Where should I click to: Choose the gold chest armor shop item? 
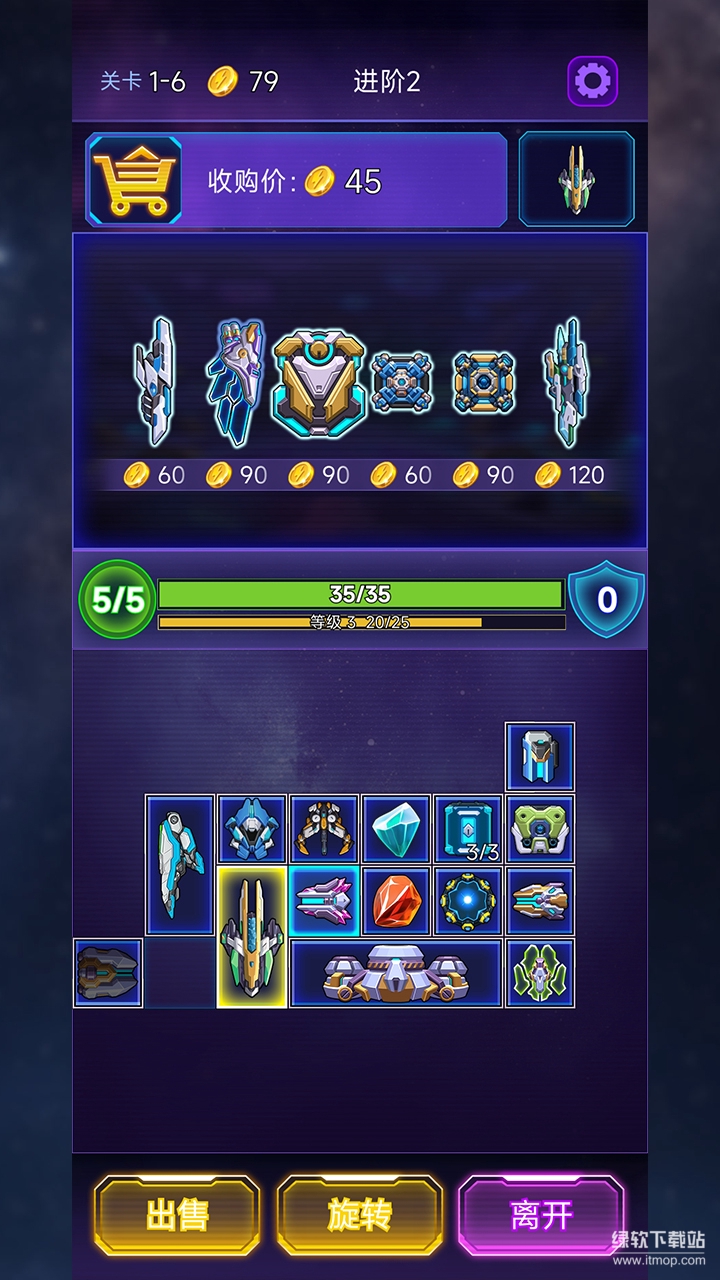(x=318, y=385)
